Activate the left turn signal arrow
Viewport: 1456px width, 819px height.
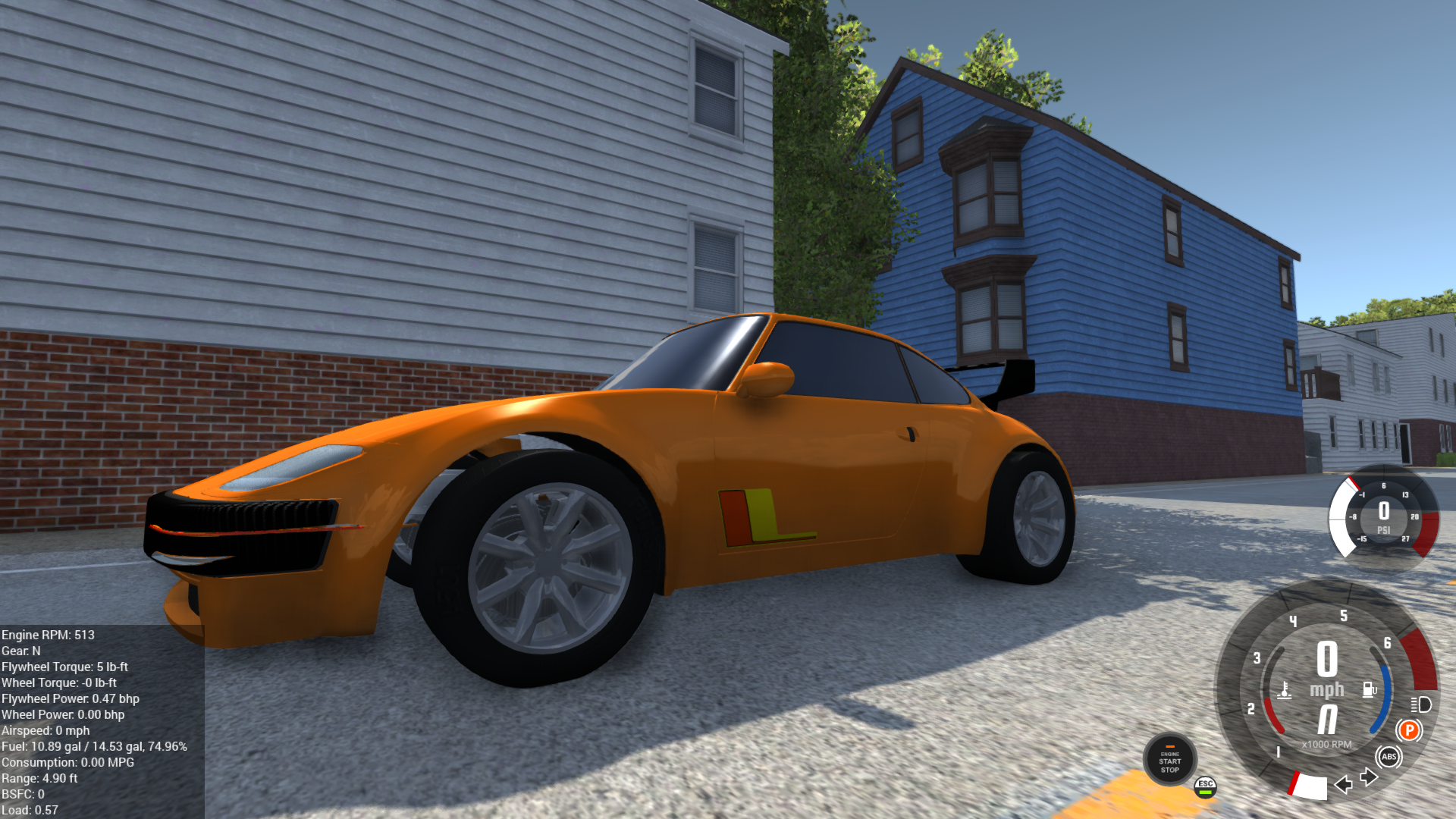[x=1344, y=786]
